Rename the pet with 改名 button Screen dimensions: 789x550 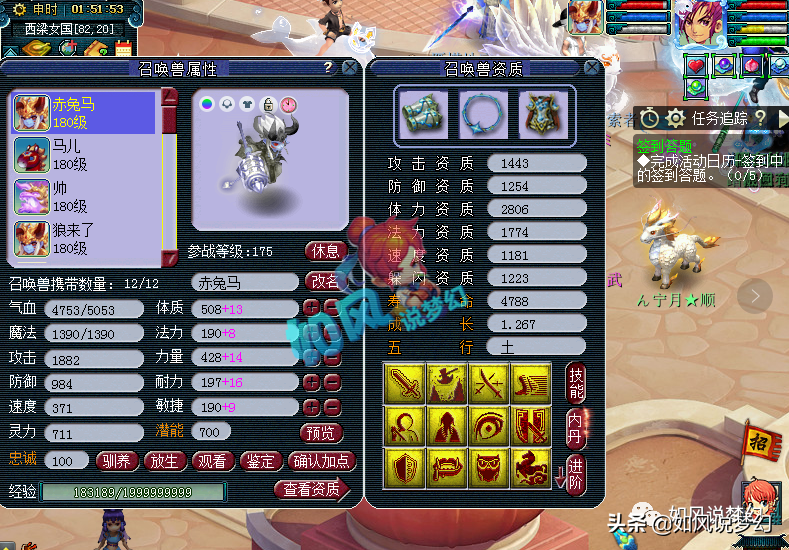(x=326, y=282)
